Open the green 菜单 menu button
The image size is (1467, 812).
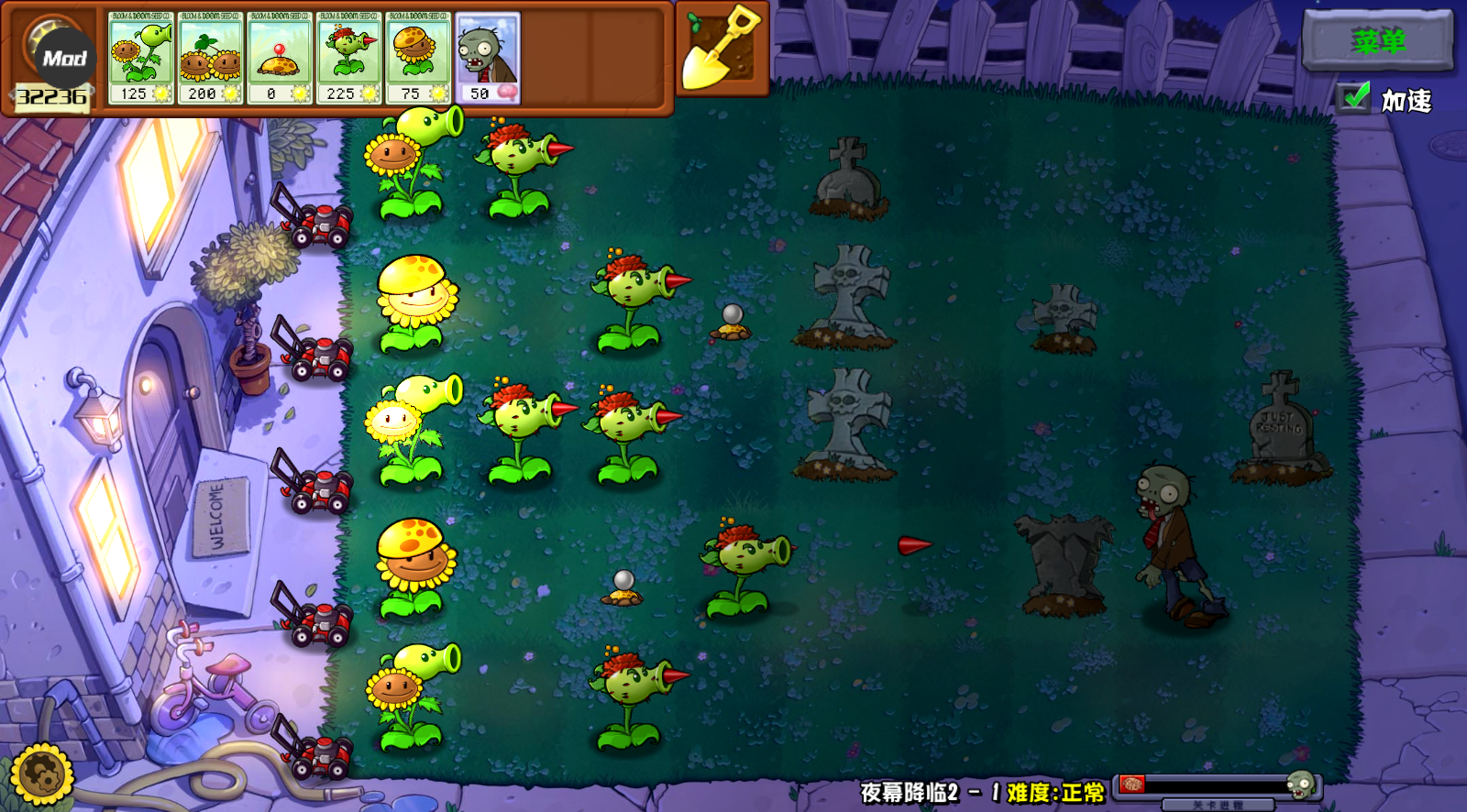pyautogui.click(x=1377, y=40)
